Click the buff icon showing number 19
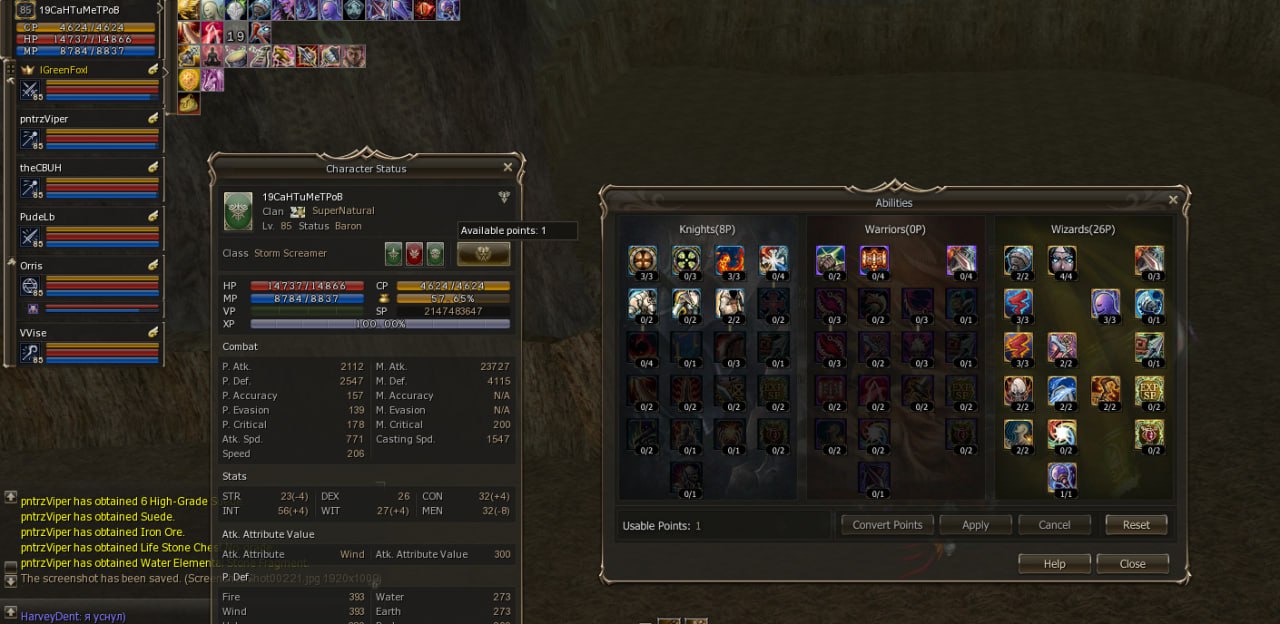 click(235, 36)
